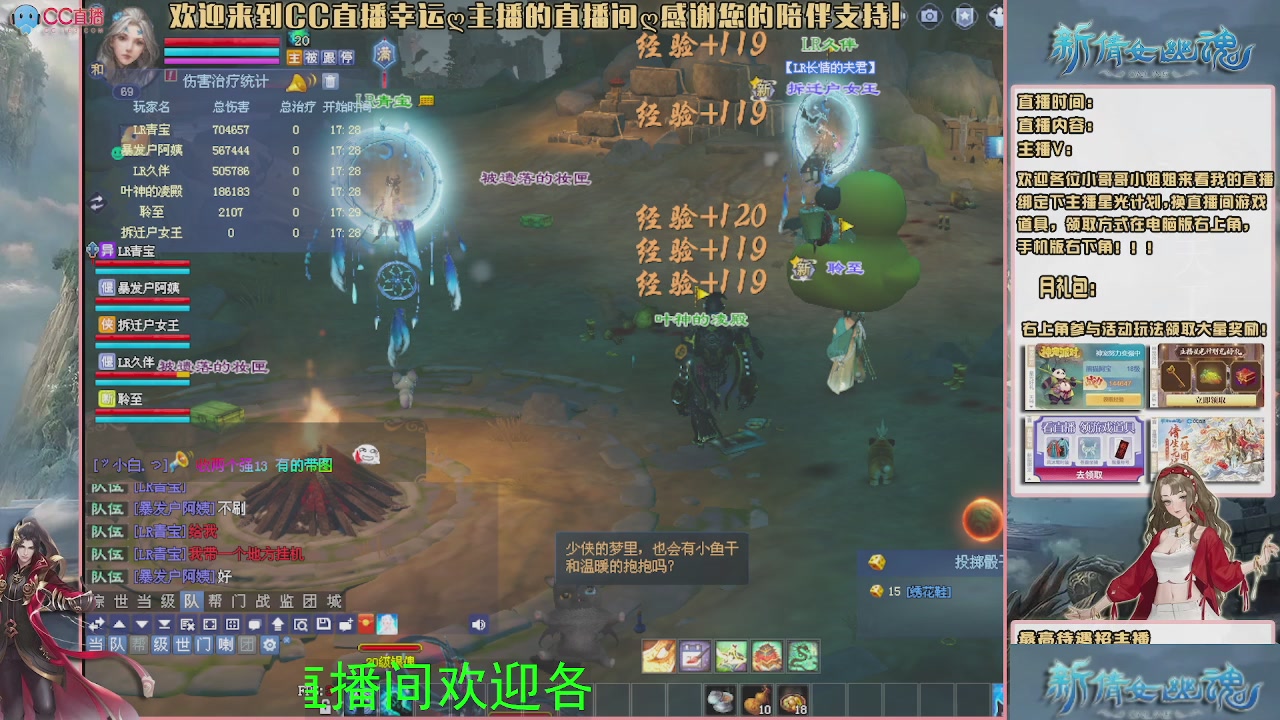
Task: Click the camera screenshot icon above the game view
Action: coord(929,16)
